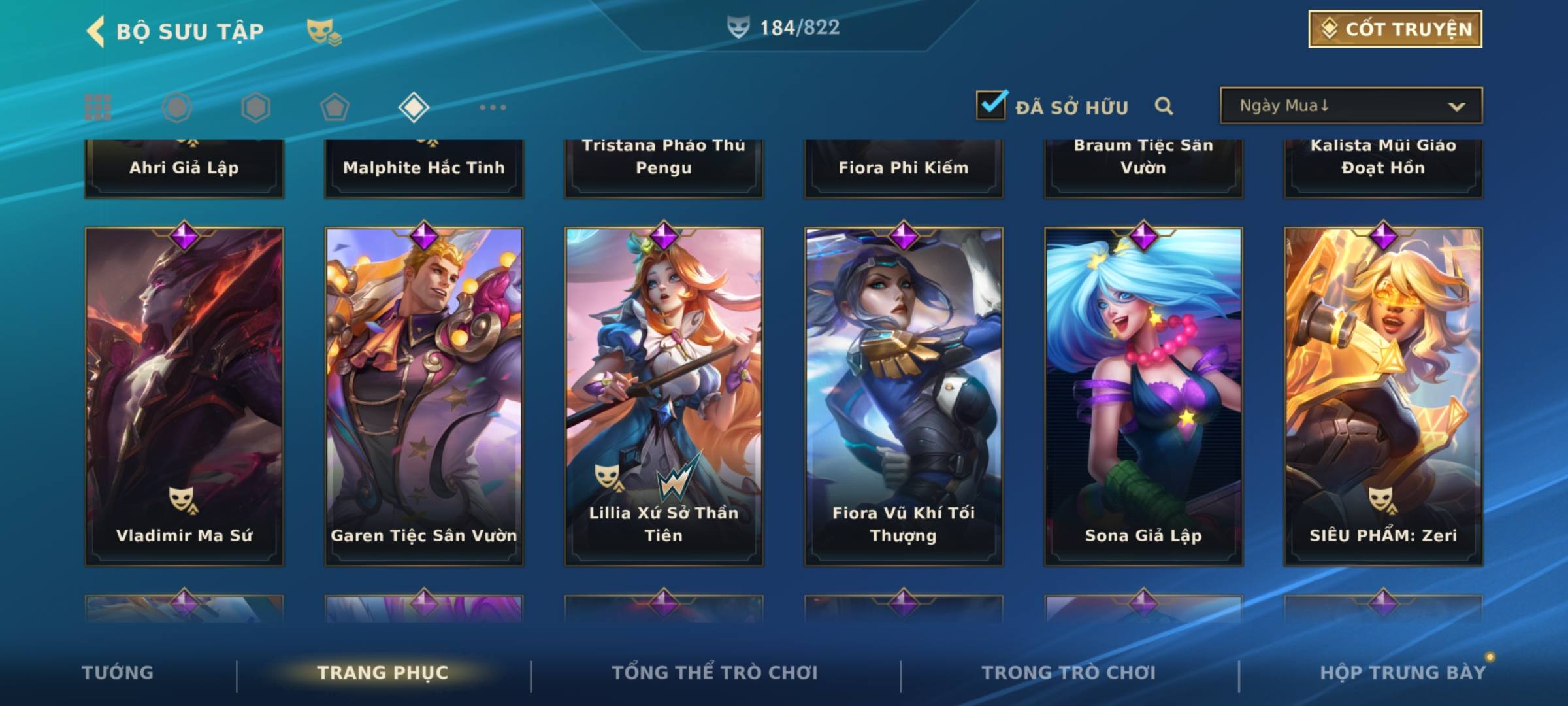Select the Garen Tiệc Sân Vườn skin
The width and height of the screenshot is (1568, 706).
coord(424,395)
